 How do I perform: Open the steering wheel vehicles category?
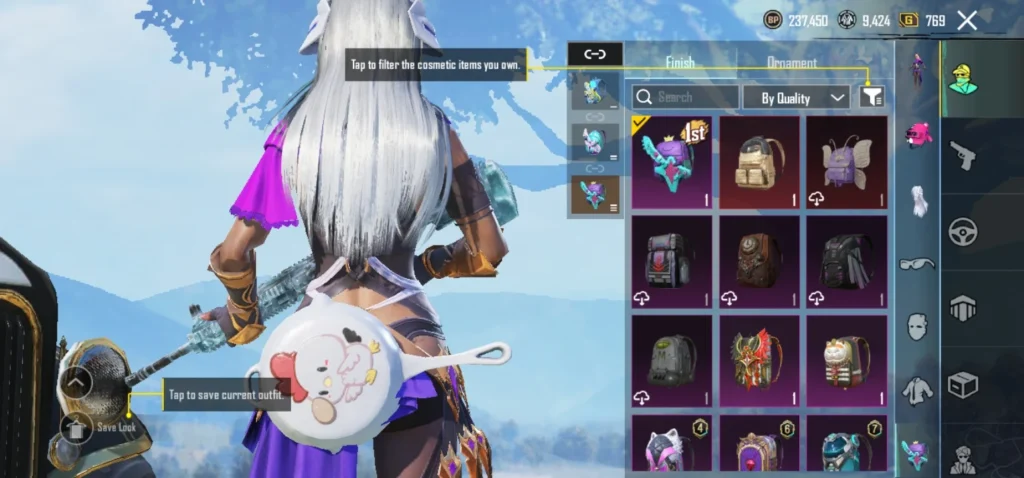pyautogui.click(x=962, y=231)
